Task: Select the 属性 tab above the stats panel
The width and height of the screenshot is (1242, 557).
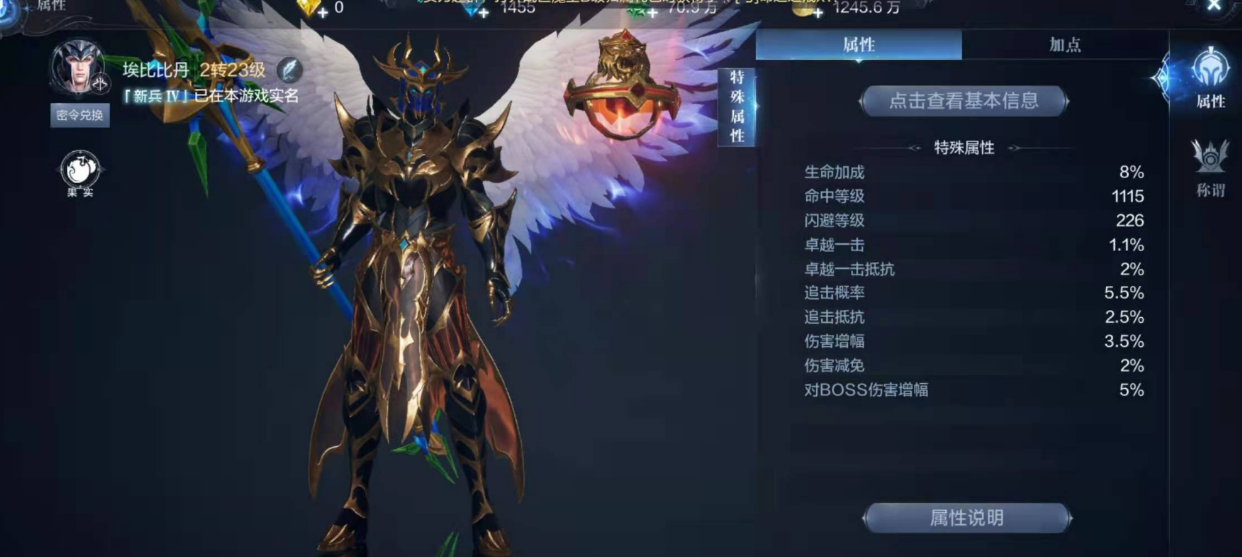Action: click(858, 45)
